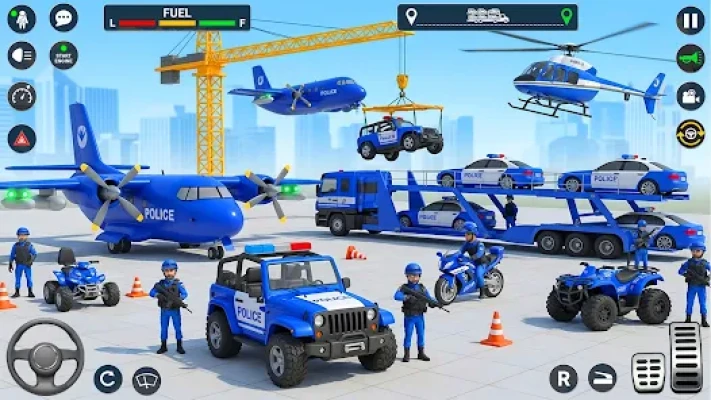Change the steering control mode

690,133
